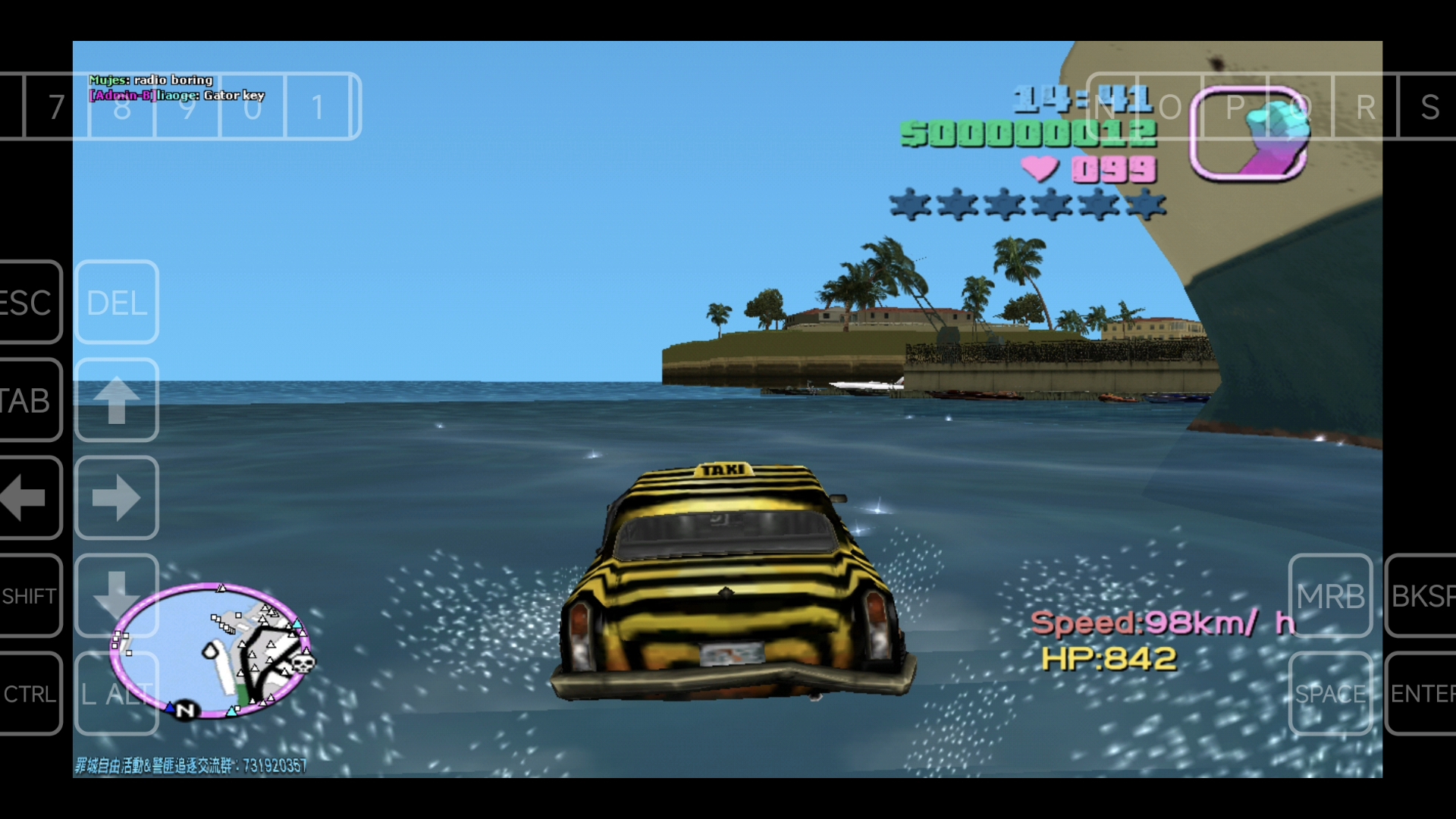The width and height of the screenshot is (1456, 819).
Task: Tap the number 1 overlay key
Action: tap(318, 107)
